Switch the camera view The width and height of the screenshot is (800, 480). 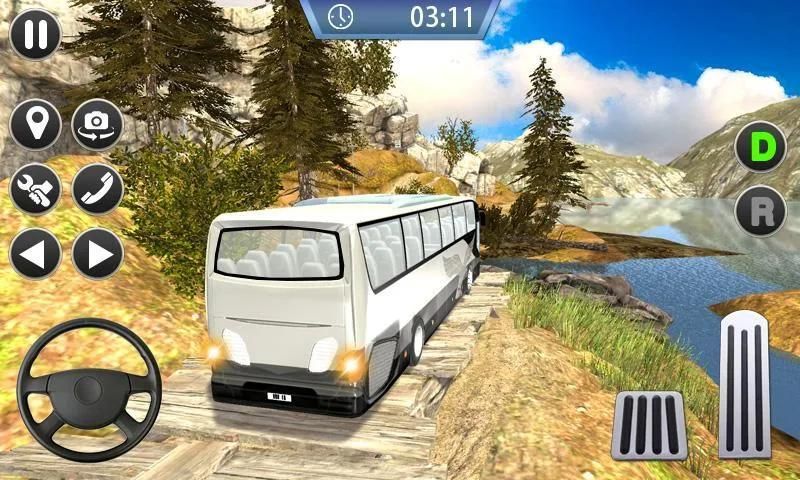97,124
